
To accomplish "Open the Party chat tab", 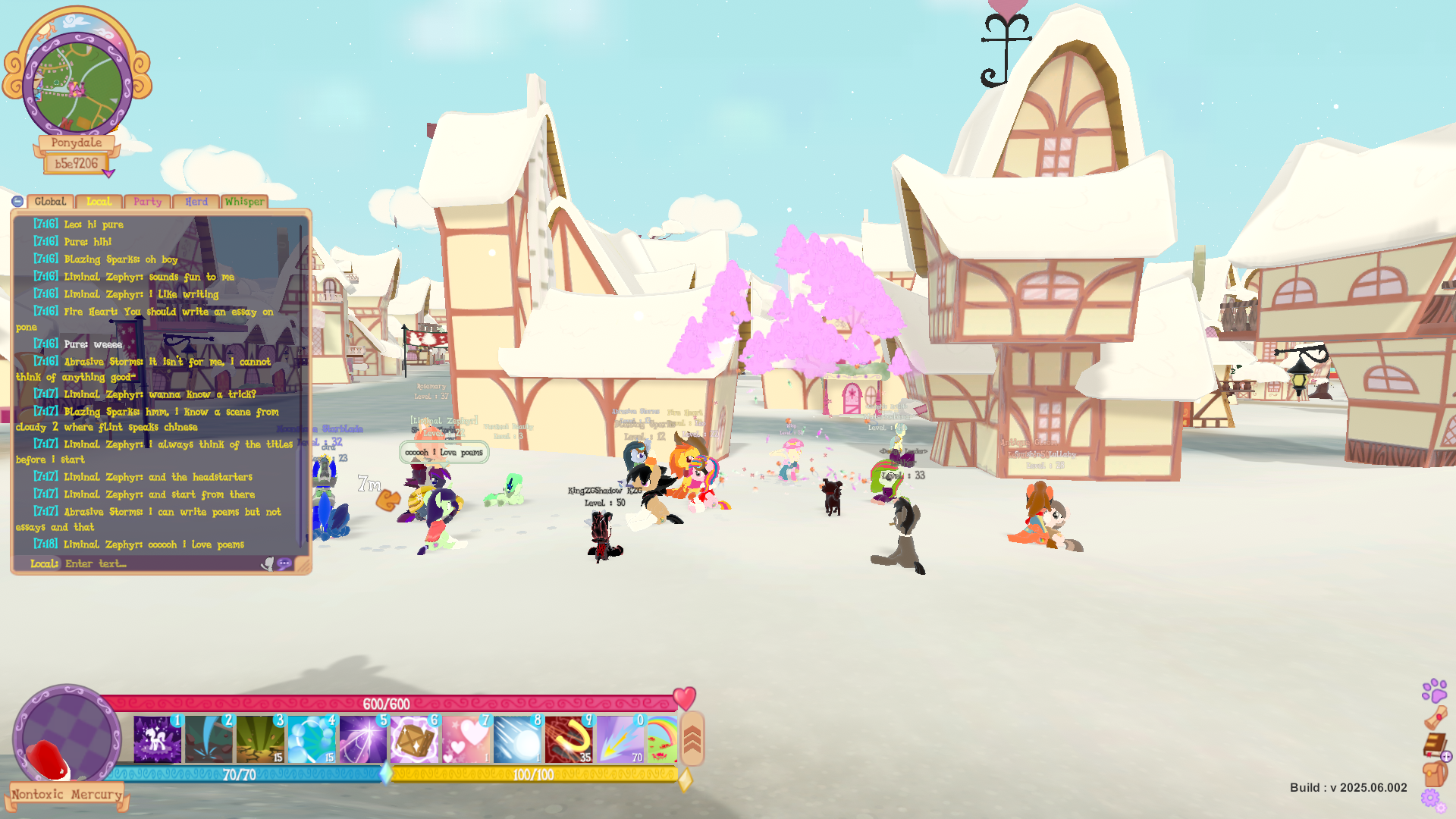I will point(147,202).
